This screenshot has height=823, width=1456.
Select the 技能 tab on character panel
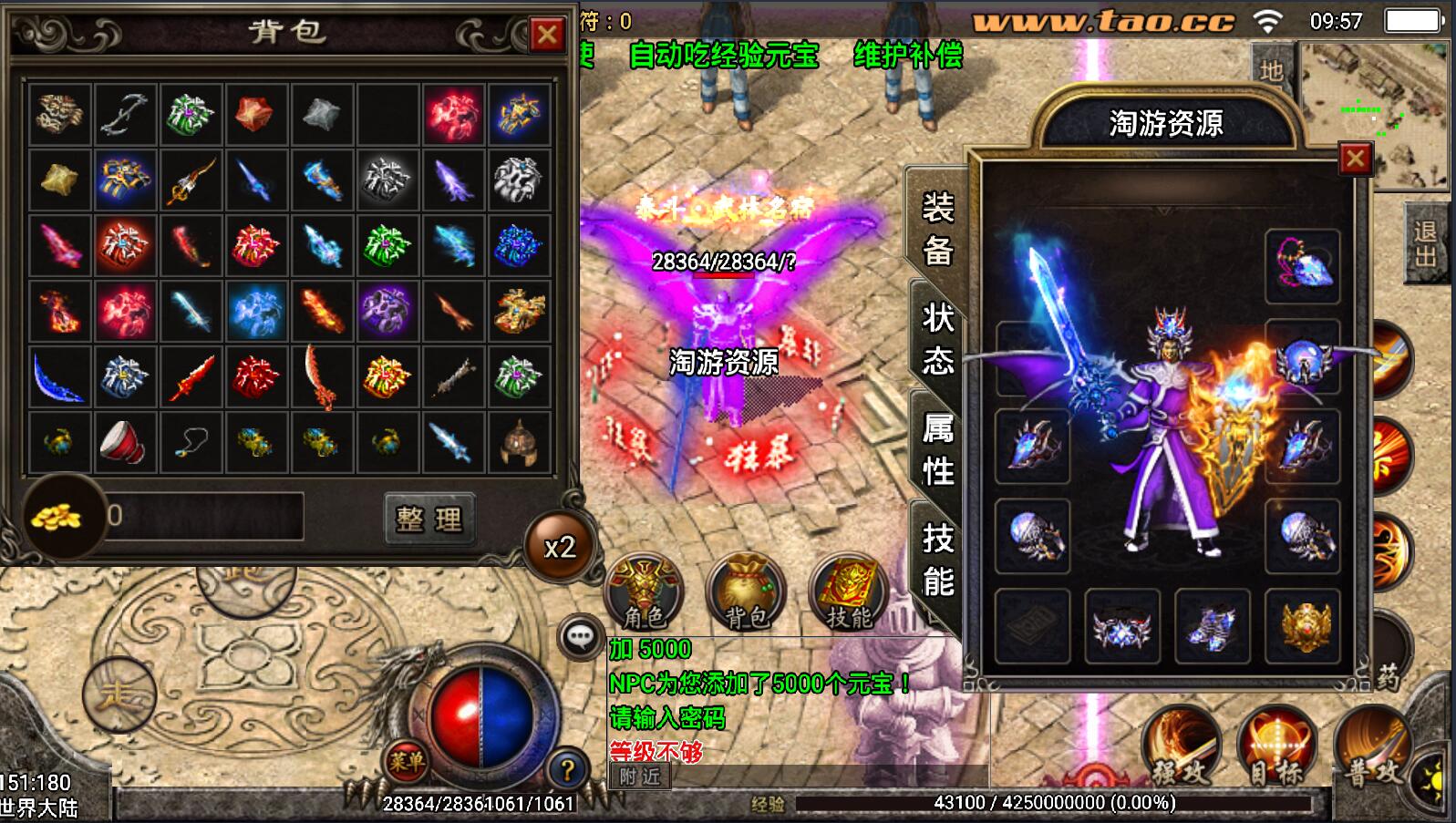937,560
